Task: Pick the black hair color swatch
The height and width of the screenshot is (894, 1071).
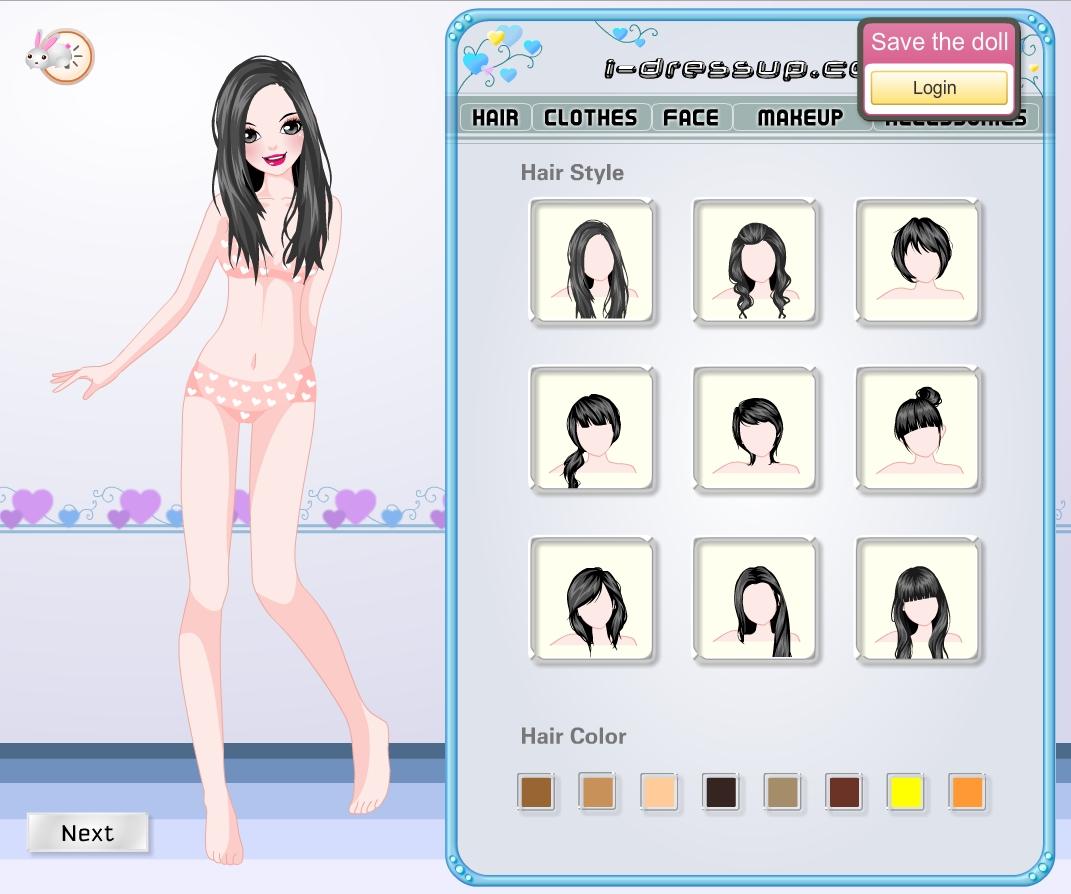Action: (720, 792)
